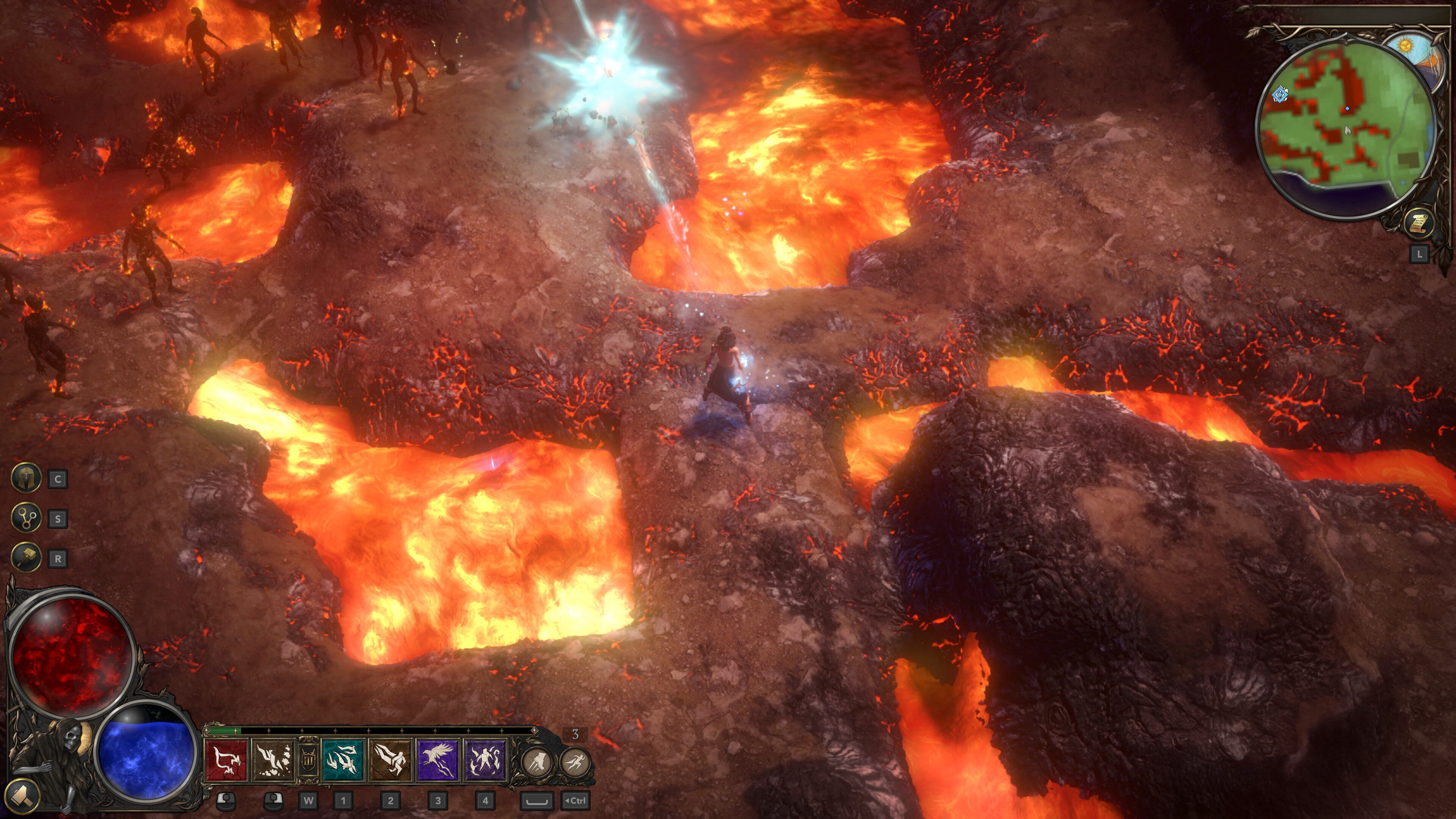Select the teal arrows skill bound to key 1

(343, 762)
